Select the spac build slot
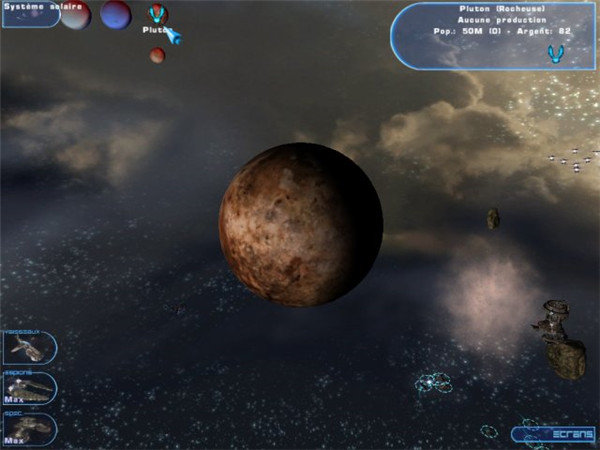The width and height of the screenshot is (600, 450). (x=28, y=428)
